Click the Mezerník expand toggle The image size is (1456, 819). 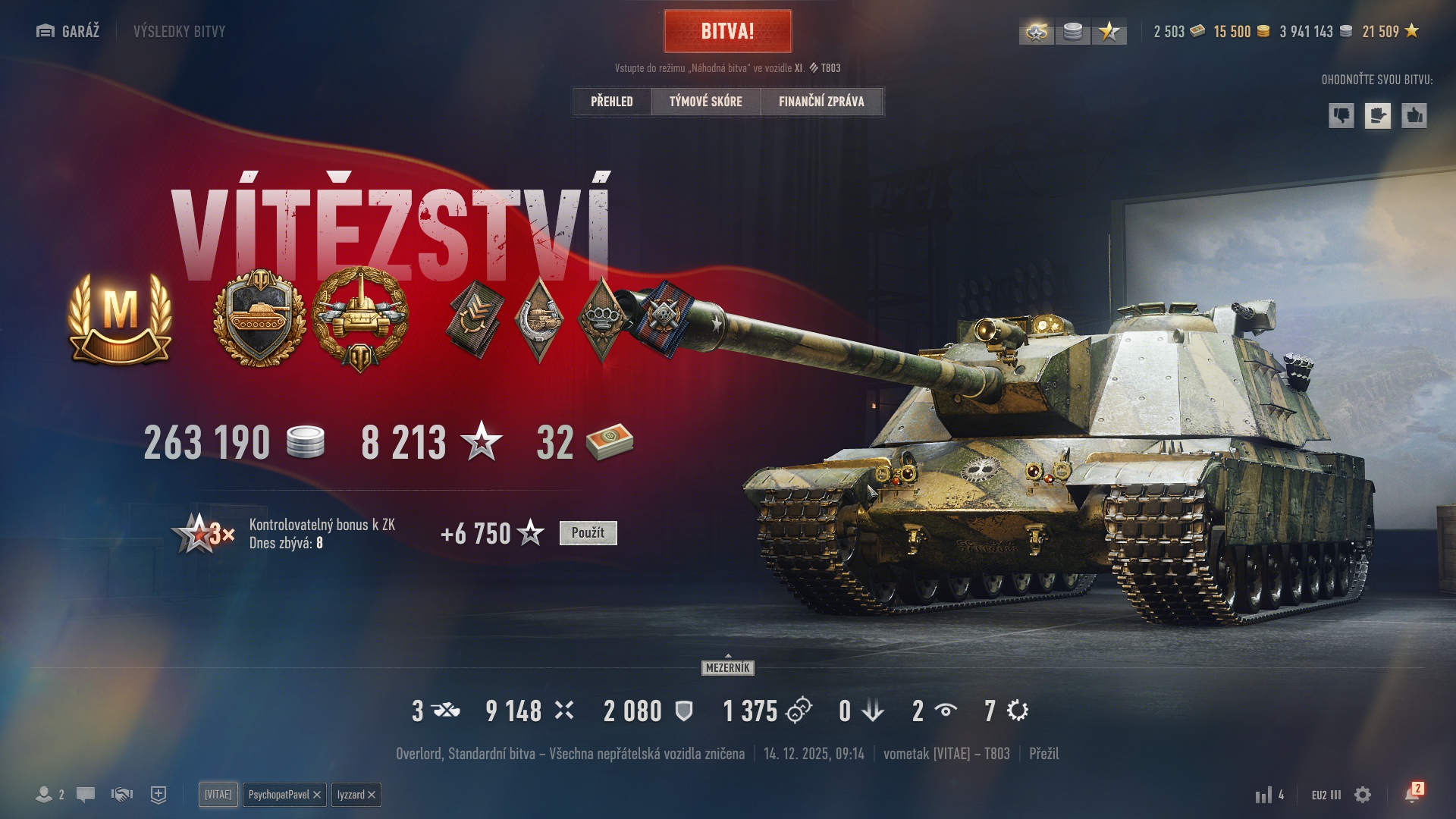727,667
